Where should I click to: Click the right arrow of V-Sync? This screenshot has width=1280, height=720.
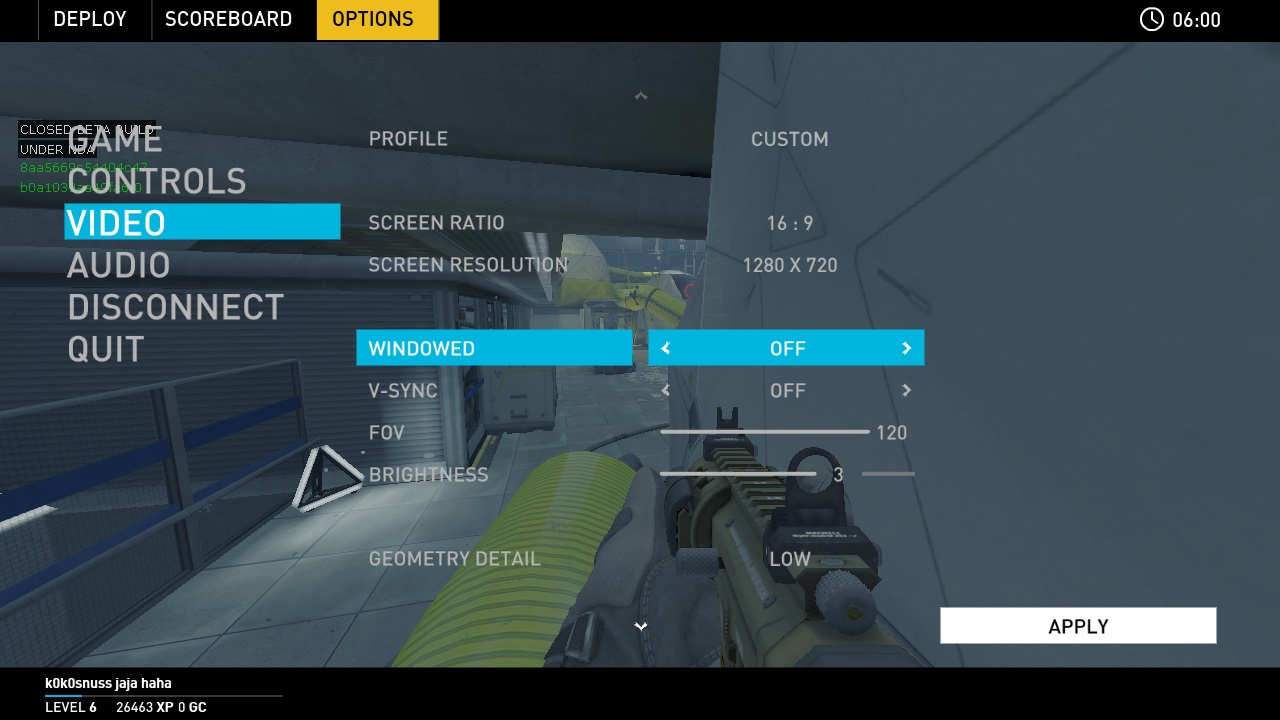click(x=906, y=390)
